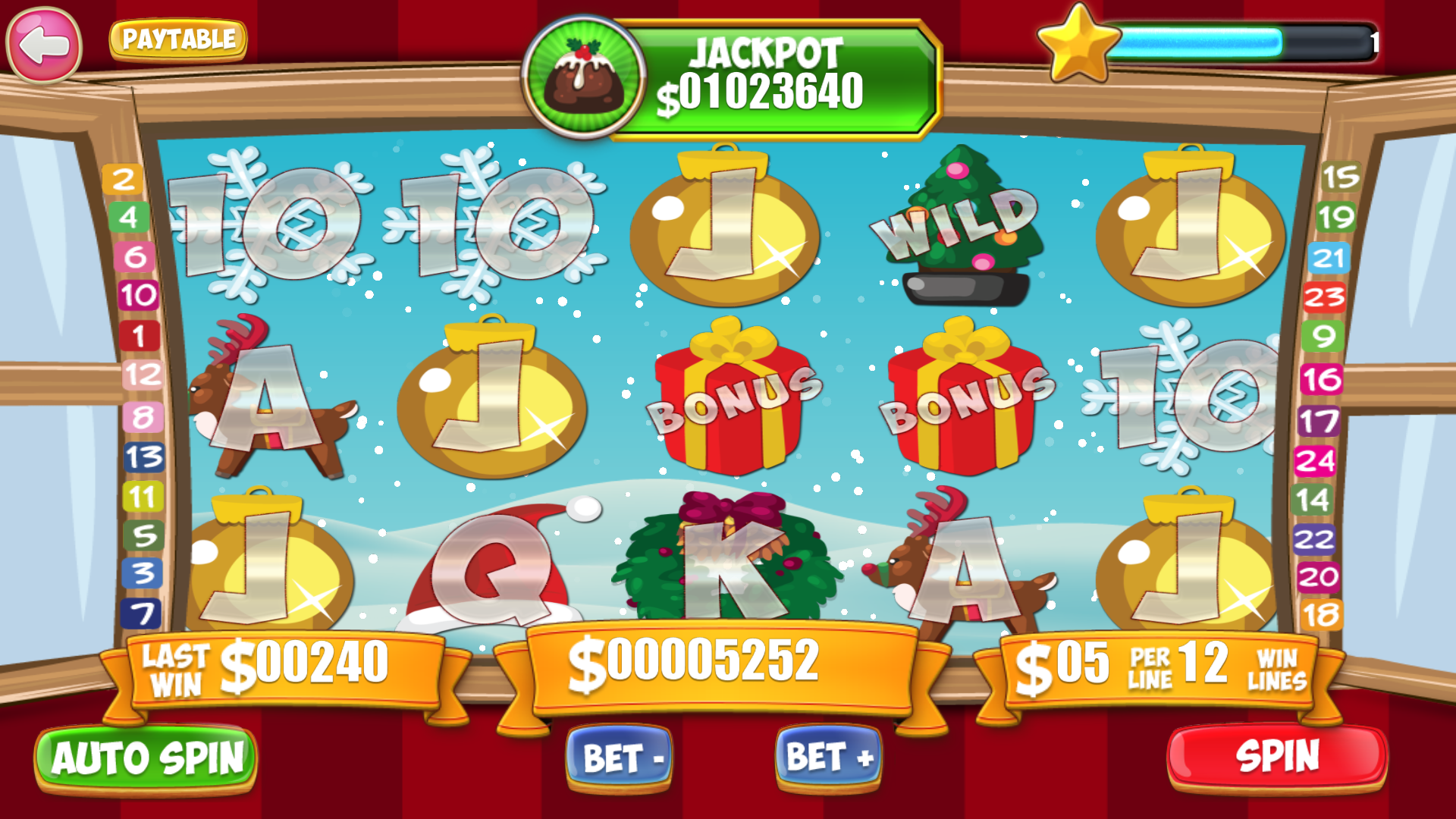Click the back arrow in top left corner

(x=43, y=44)
